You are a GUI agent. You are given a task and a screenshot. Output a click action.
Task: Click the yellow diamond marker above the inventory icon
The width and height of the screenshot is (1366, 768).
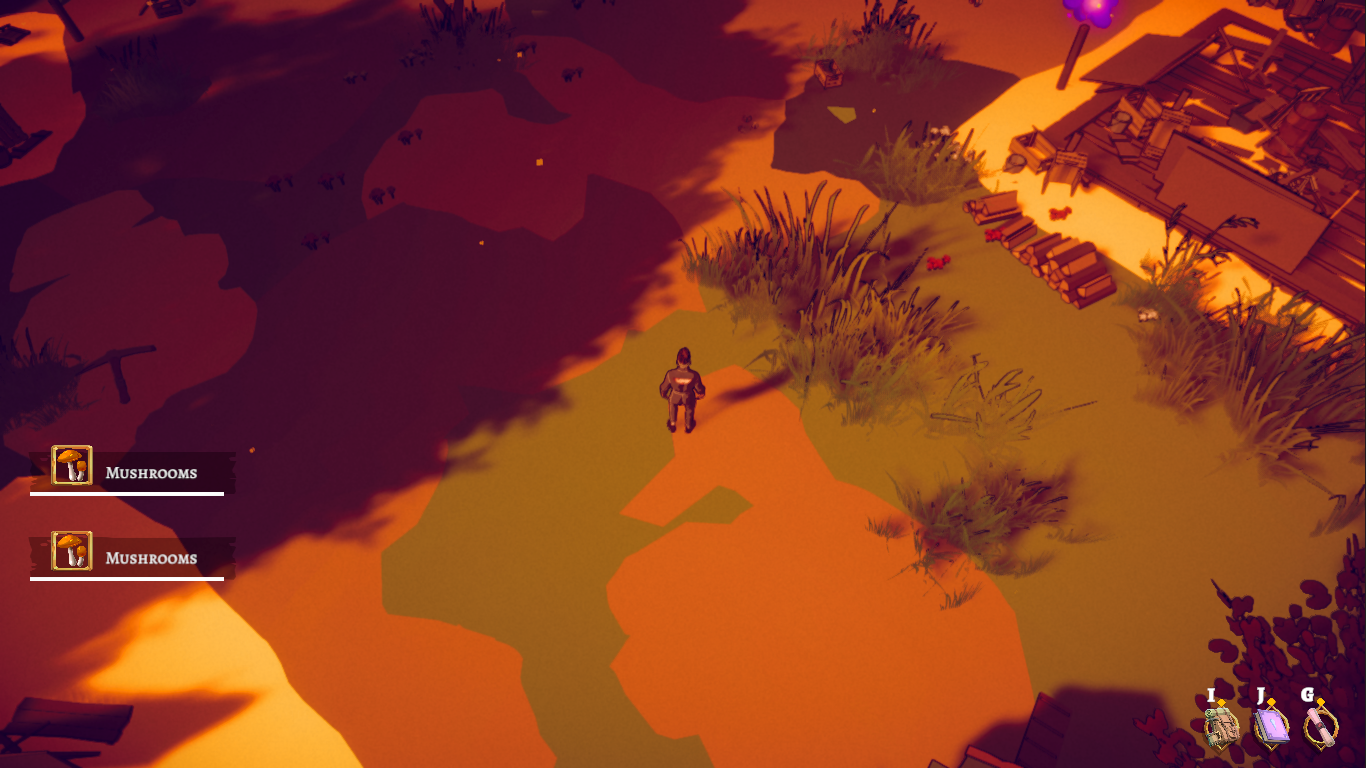1221,702
